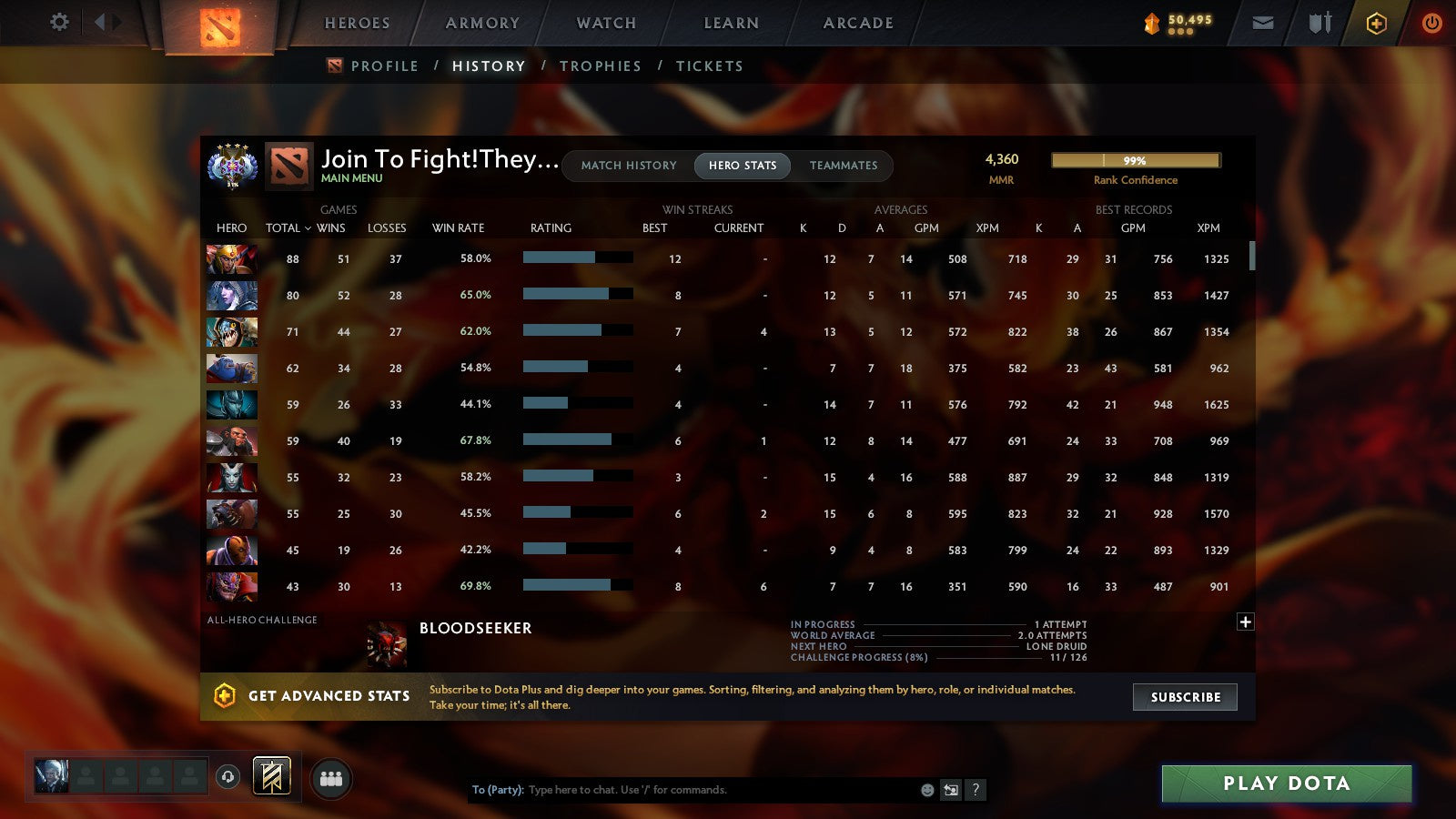The image size is (1456, 819).
Task: Expand the All-Hero Challenge panel with plus button
Action: pyautogui.click(x=1245, y=621)
